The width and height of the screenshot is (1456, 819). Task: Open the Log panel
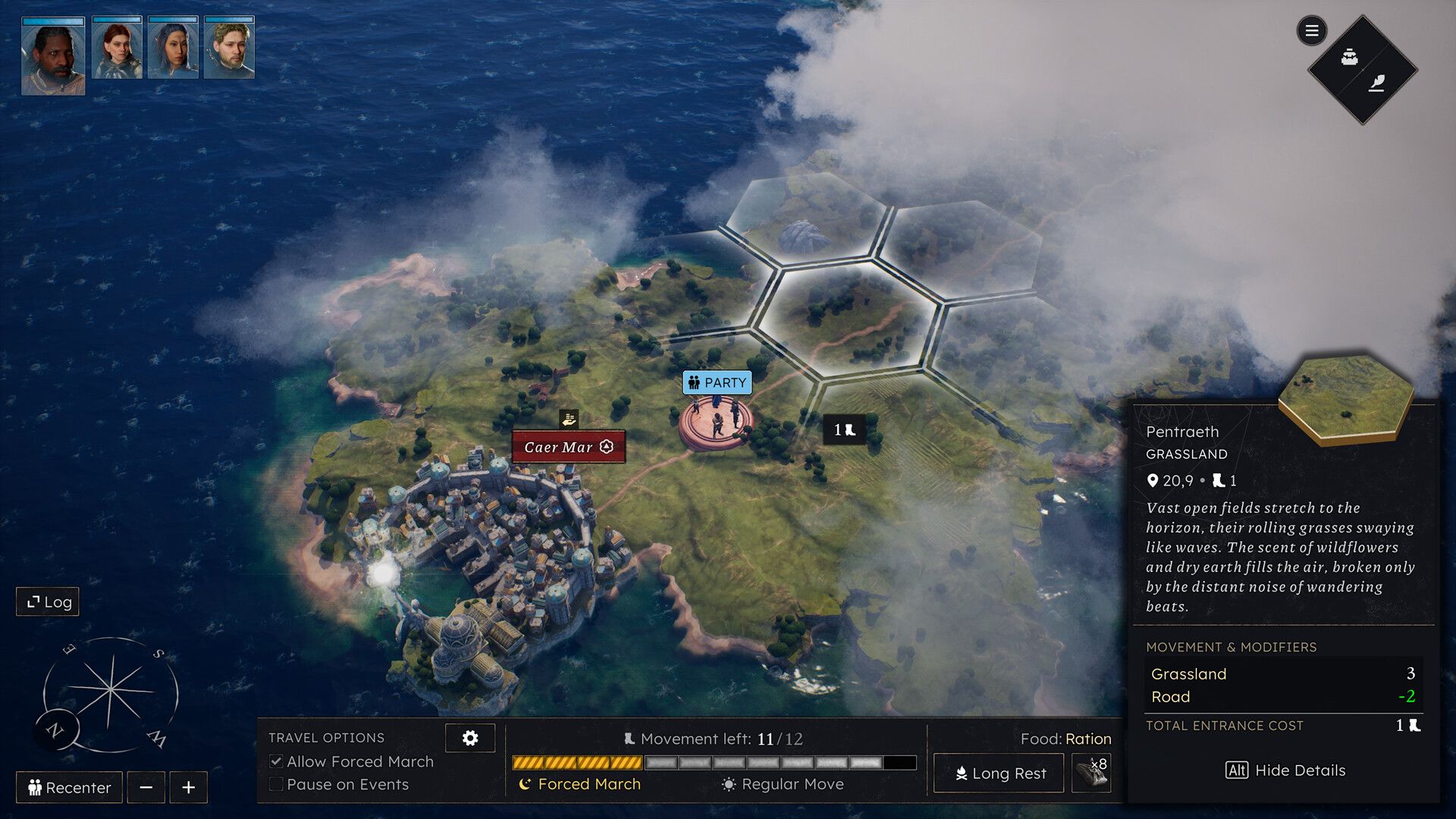pyautogui.click(x=47, y=601)
